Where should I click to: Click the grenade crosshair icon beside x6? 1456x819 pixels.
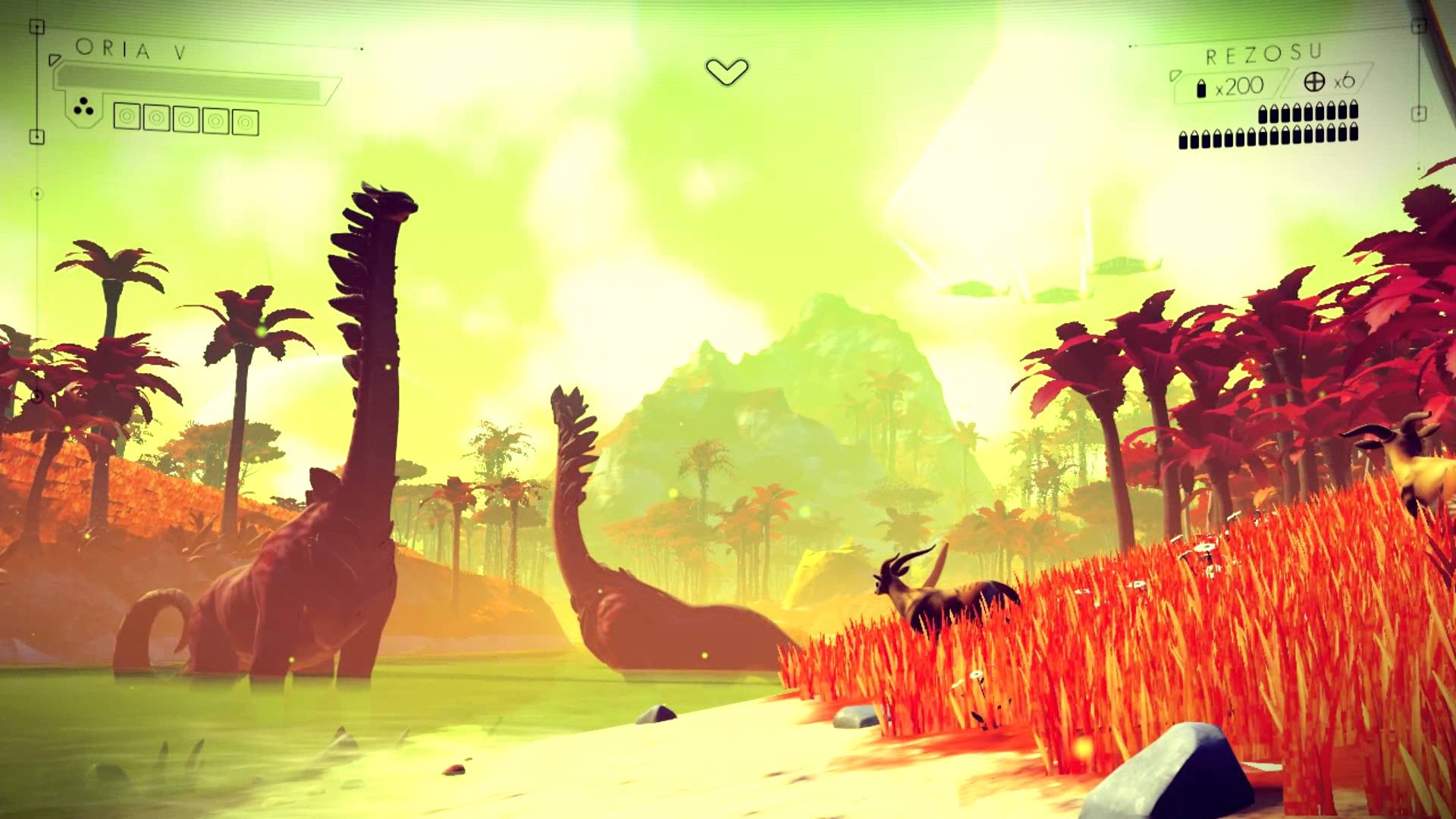pos(1314,84)
